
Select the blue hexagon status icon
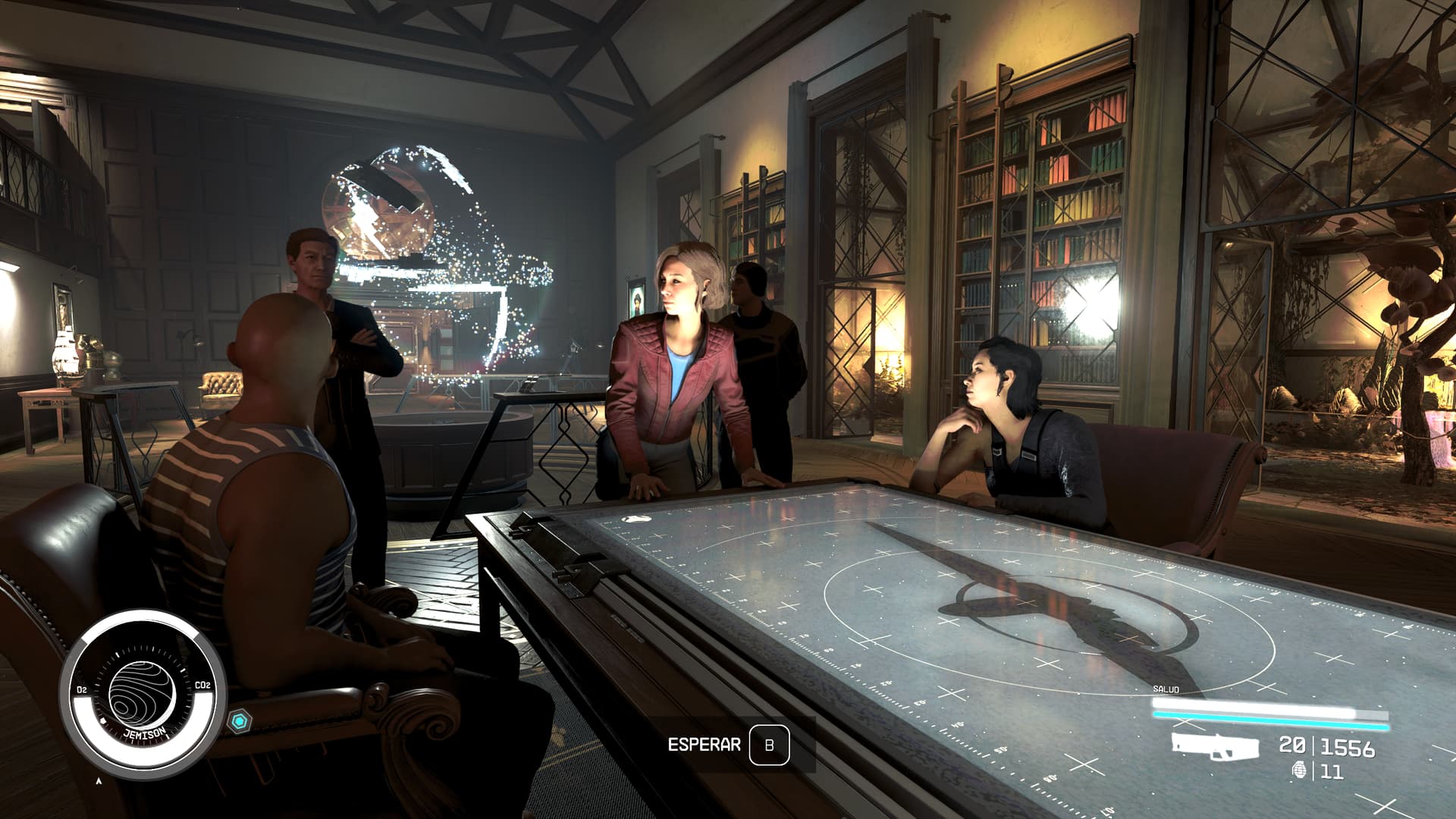[240, 721]
